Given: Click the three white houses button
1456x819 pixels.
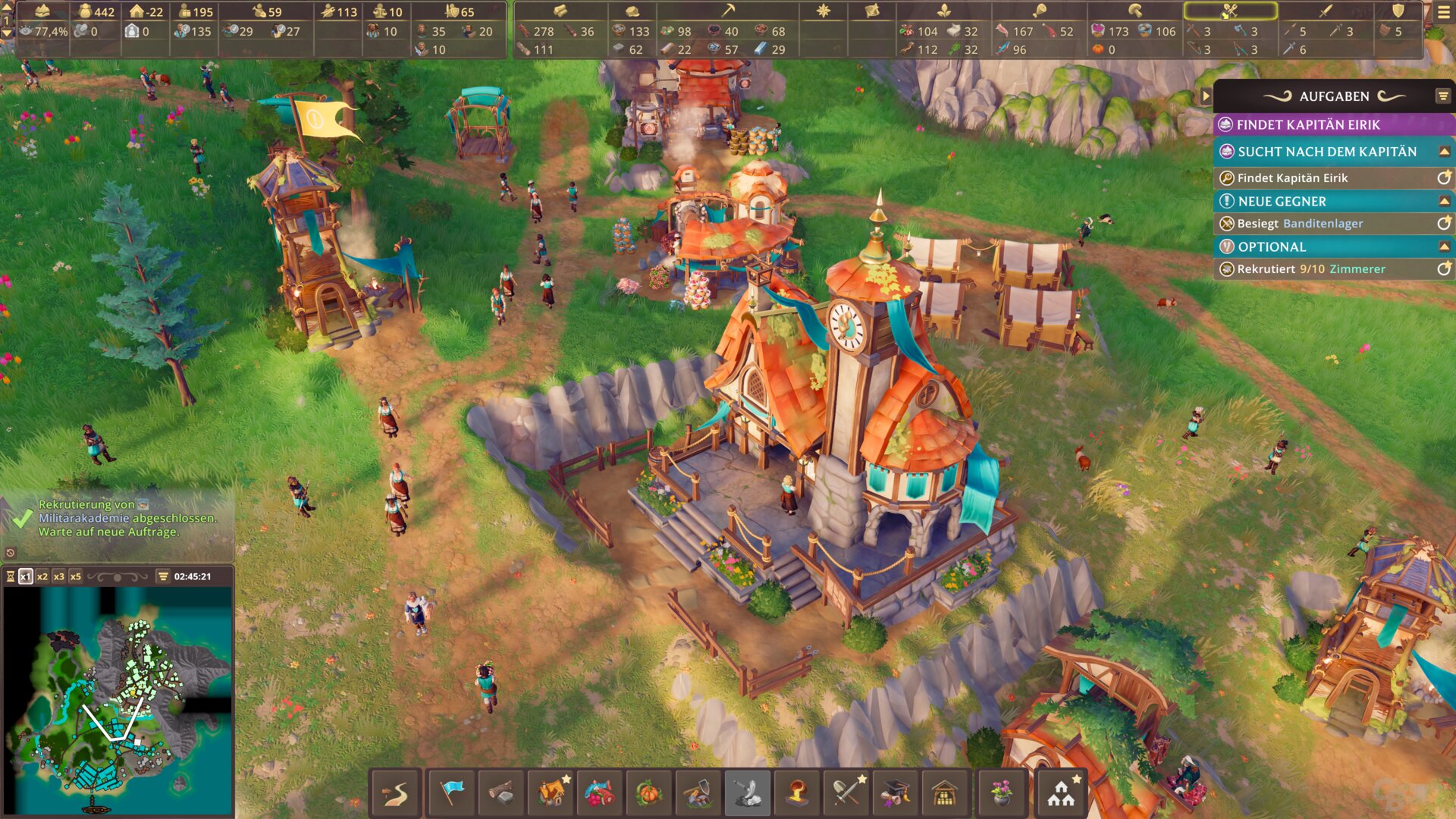Looking at the screenshot, I should click(x=1061, y=793).
